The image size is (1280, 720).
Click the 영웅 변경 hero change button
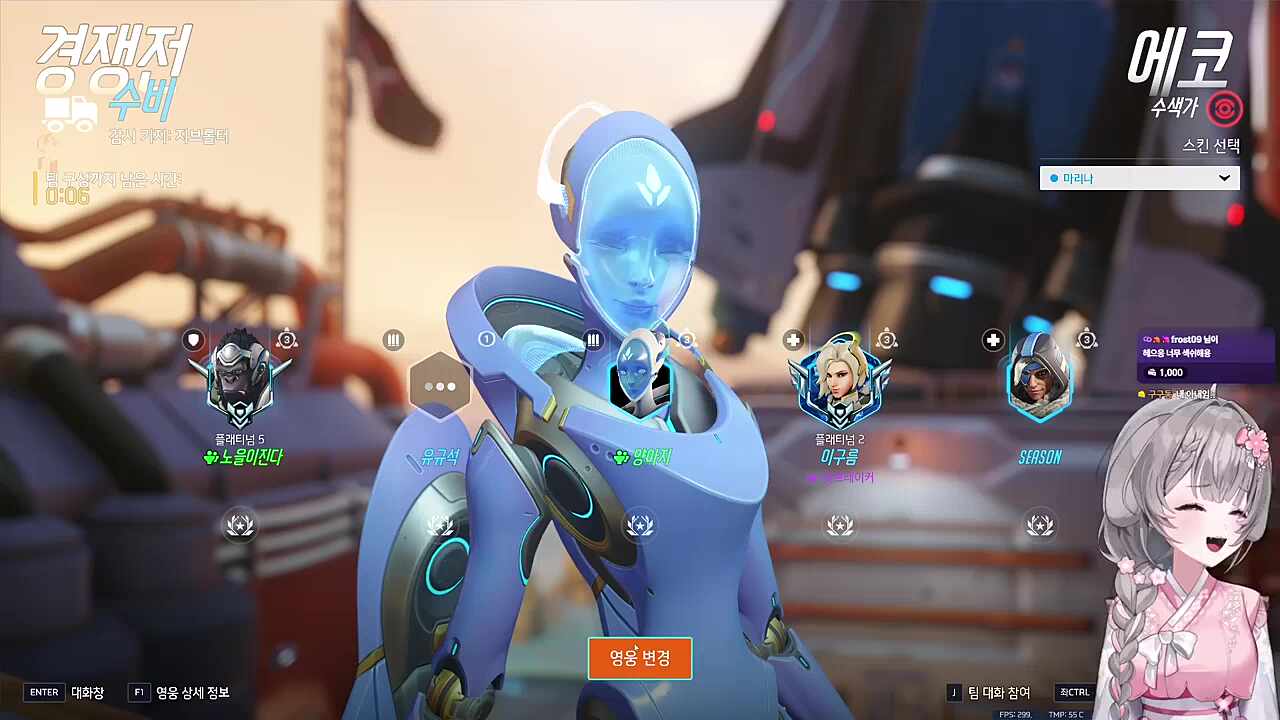click(640, 658)
